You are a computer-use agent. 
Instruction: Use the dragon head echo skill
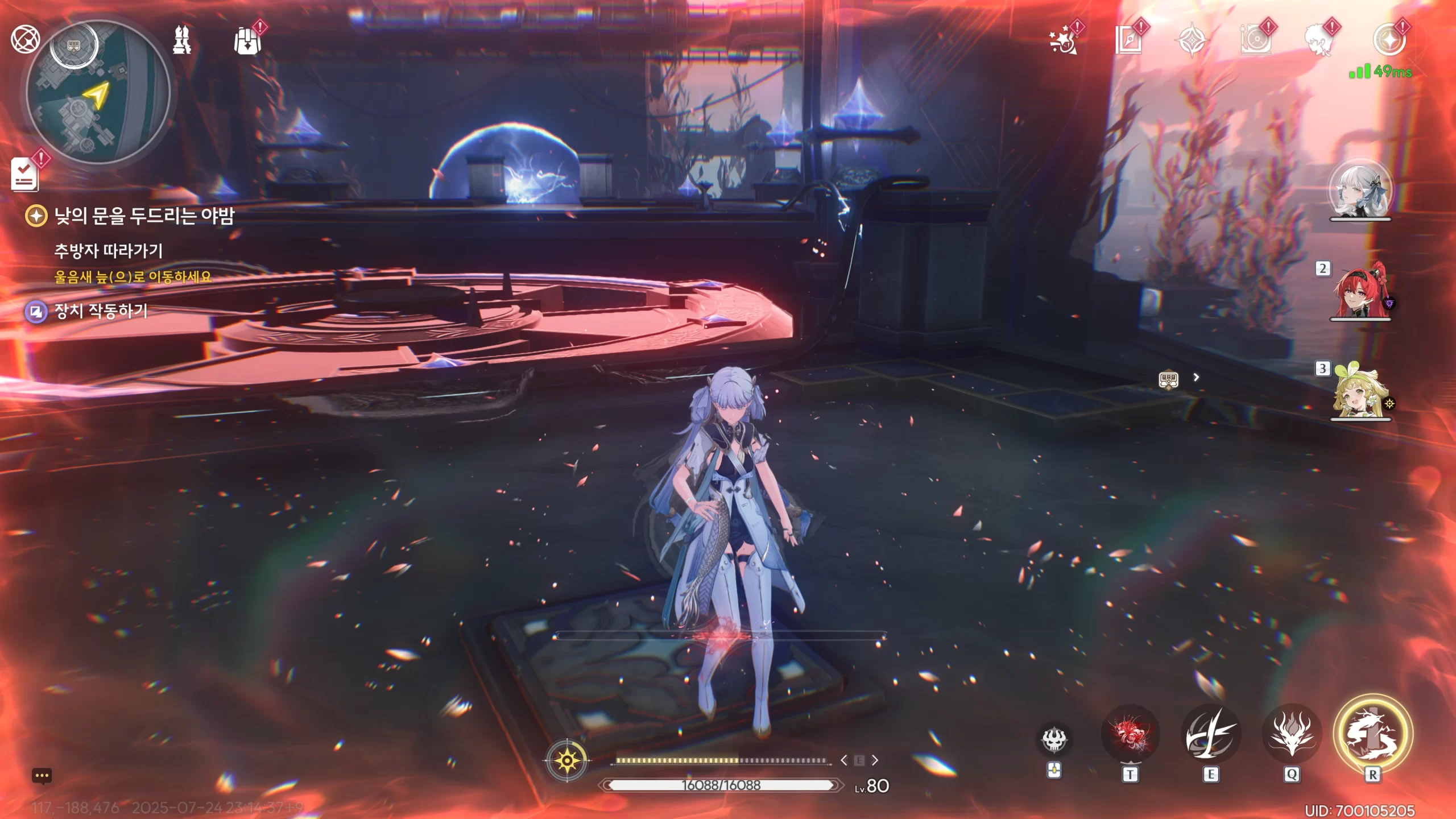1292,735
